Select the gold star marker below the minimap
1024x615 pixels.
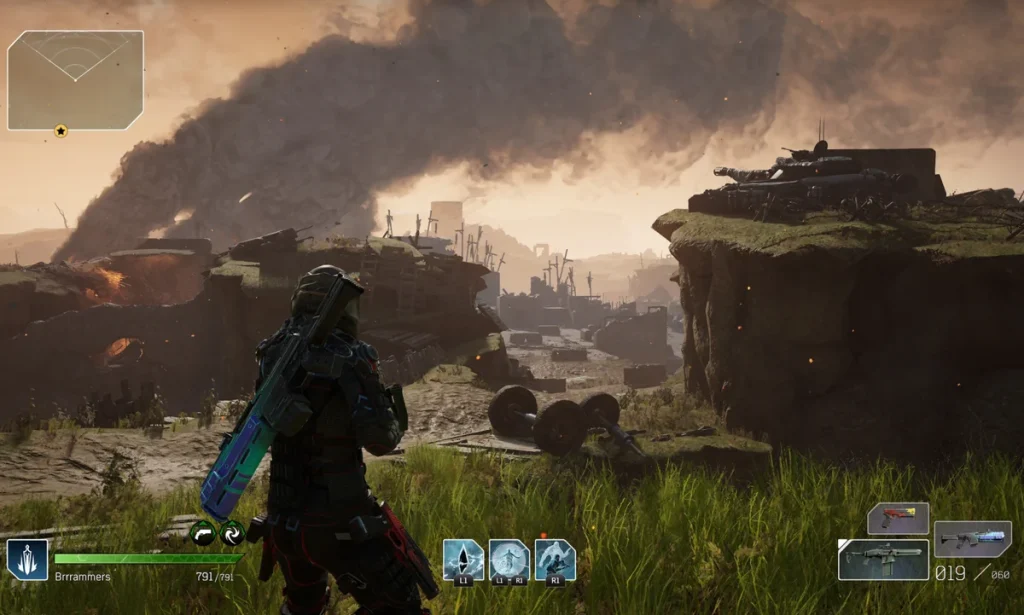(60, 131)
